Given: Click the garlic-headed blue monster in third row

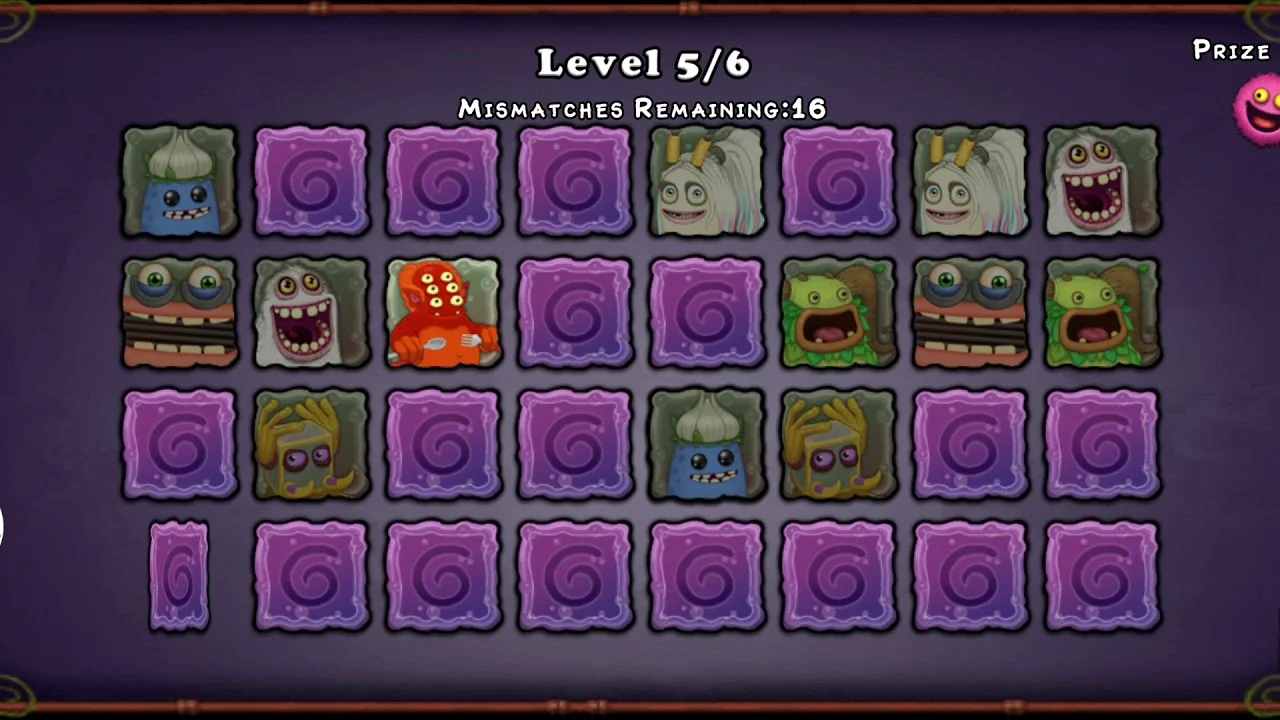Looking at the screenshot, I should pos(707,445).
